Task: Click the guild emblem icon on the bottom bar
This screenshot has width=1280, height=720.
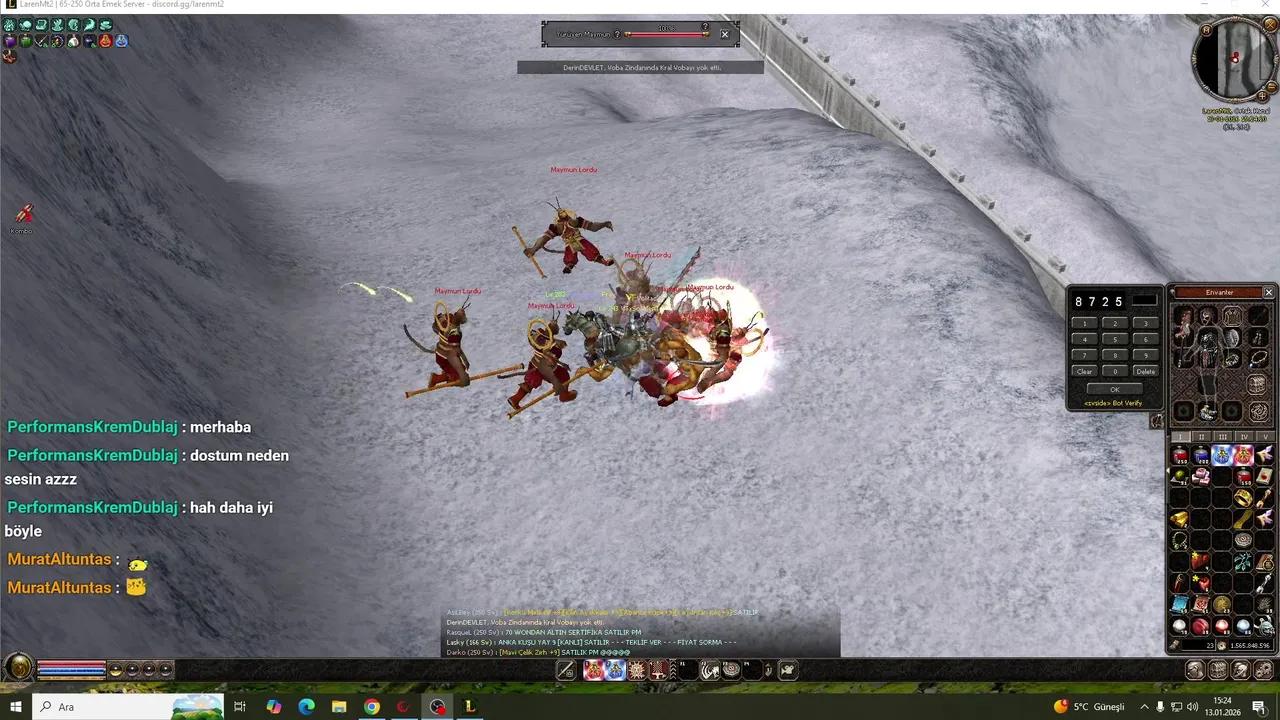Action: click(733, 670)
